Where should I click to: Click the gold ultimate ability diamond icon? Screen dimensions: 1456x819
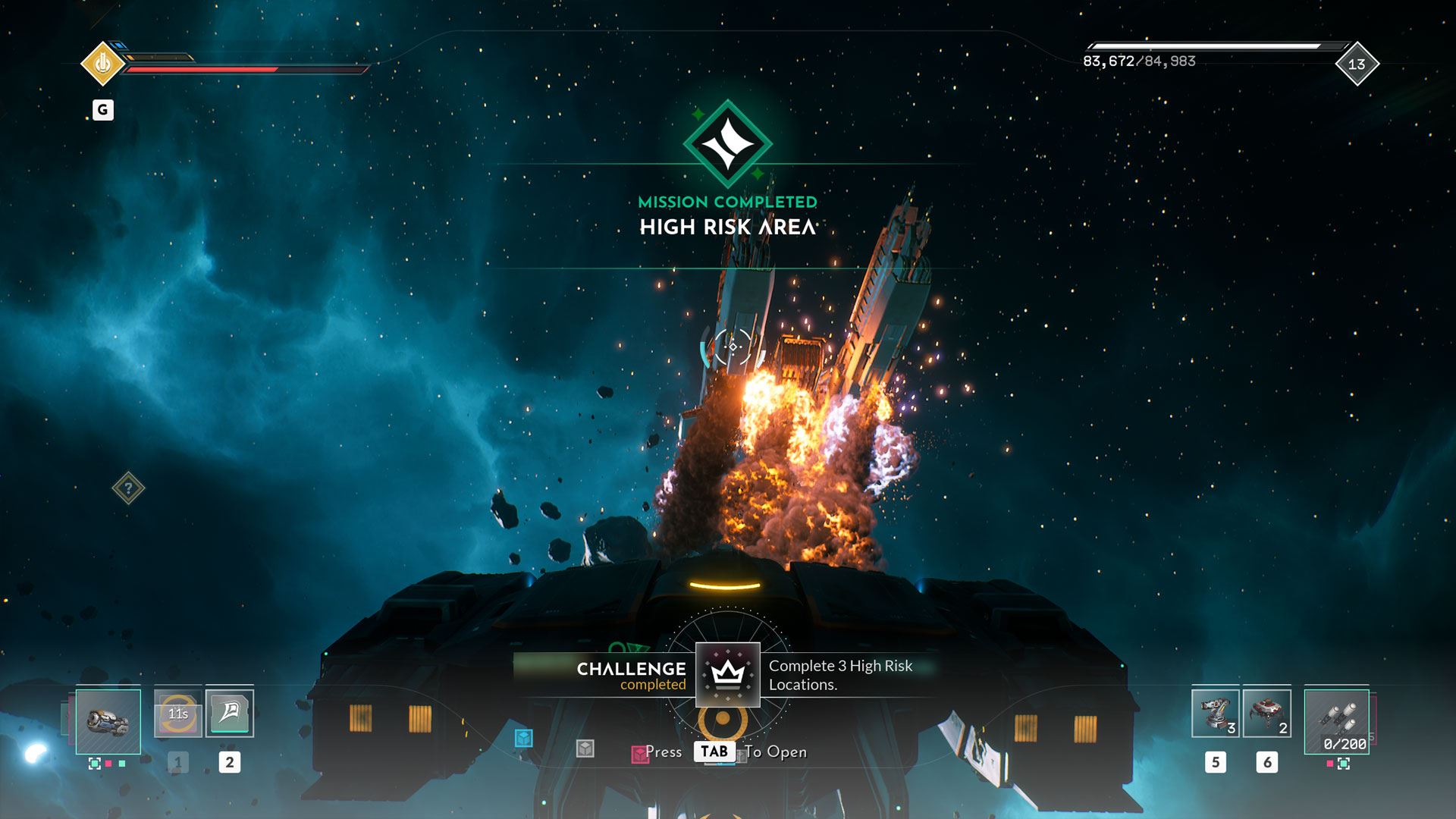click(x=102, y=64)
